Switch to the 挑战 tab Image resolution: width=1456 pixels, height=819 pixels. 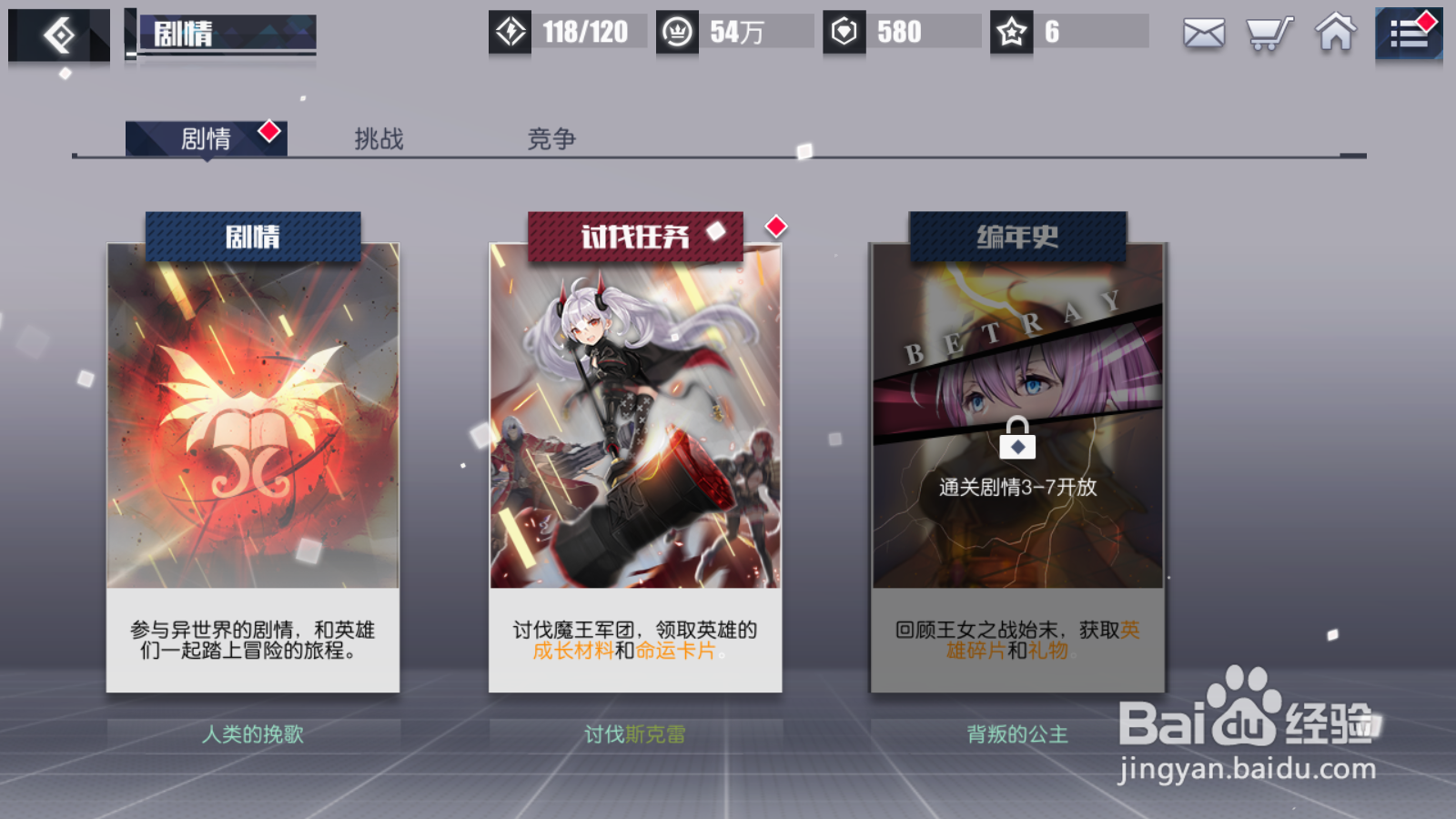pyautogui.click(x=379, y=138)
